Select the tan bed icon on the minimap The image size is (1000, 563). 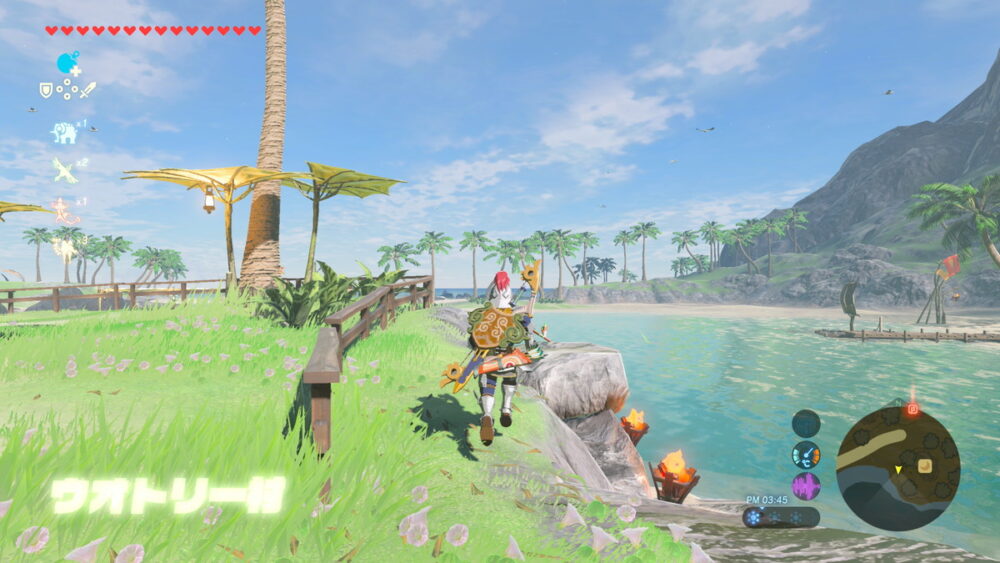tap(925, 465)
